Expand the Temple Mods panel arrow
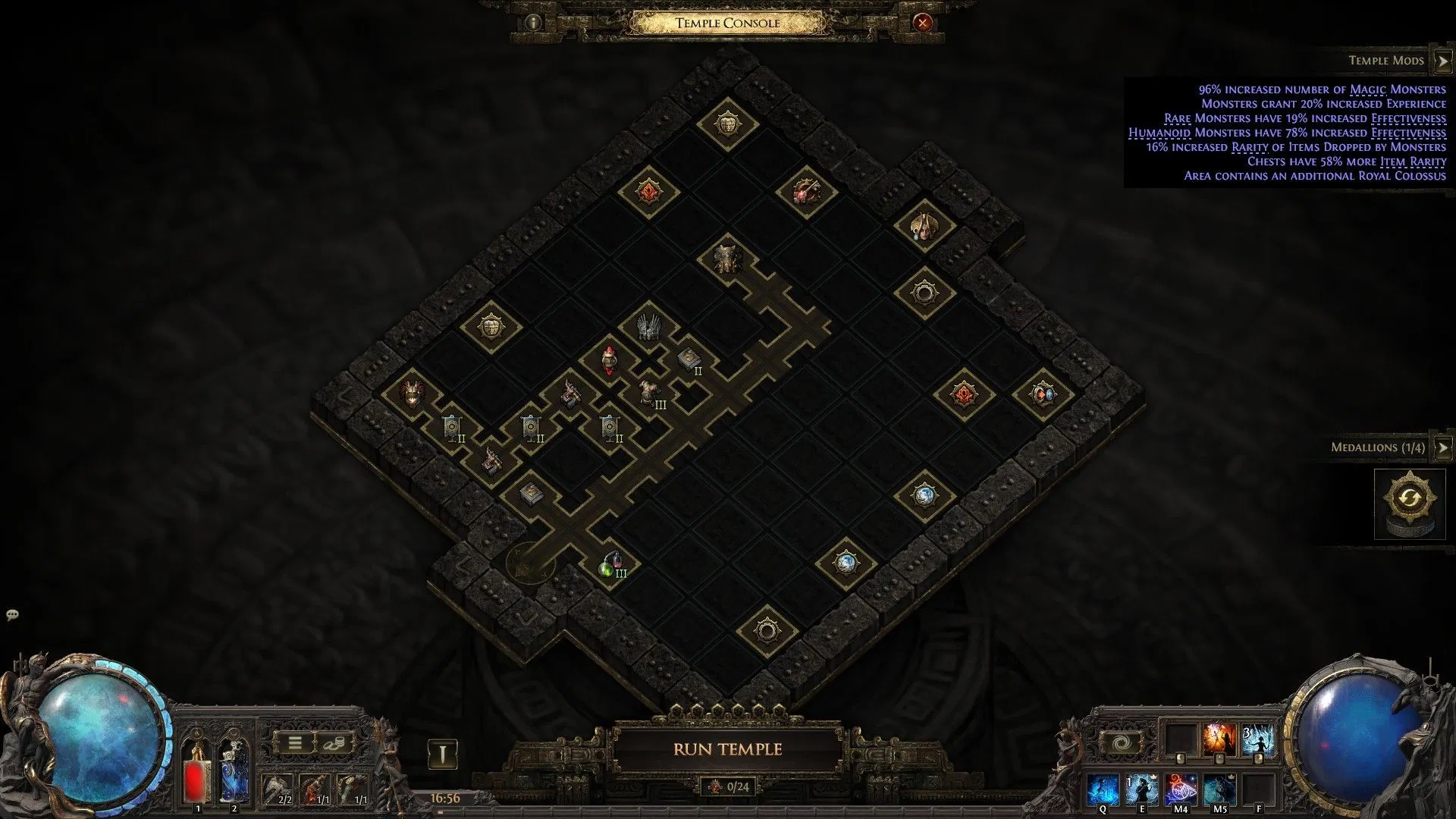The height and width of the screenshot is (819, 1456). pyautogui.click(x=1442, y=60)
